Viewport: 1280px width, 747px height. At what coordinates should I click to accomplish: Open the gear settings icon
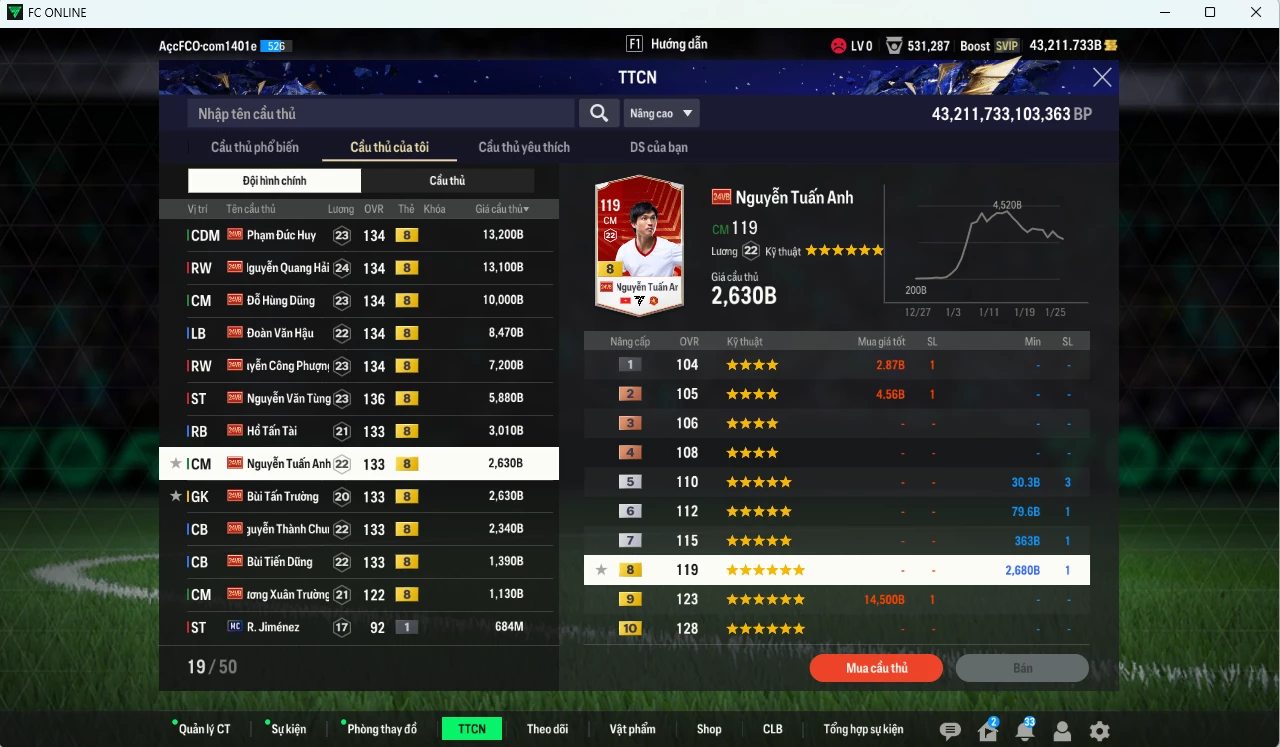tap(1099, 731)
